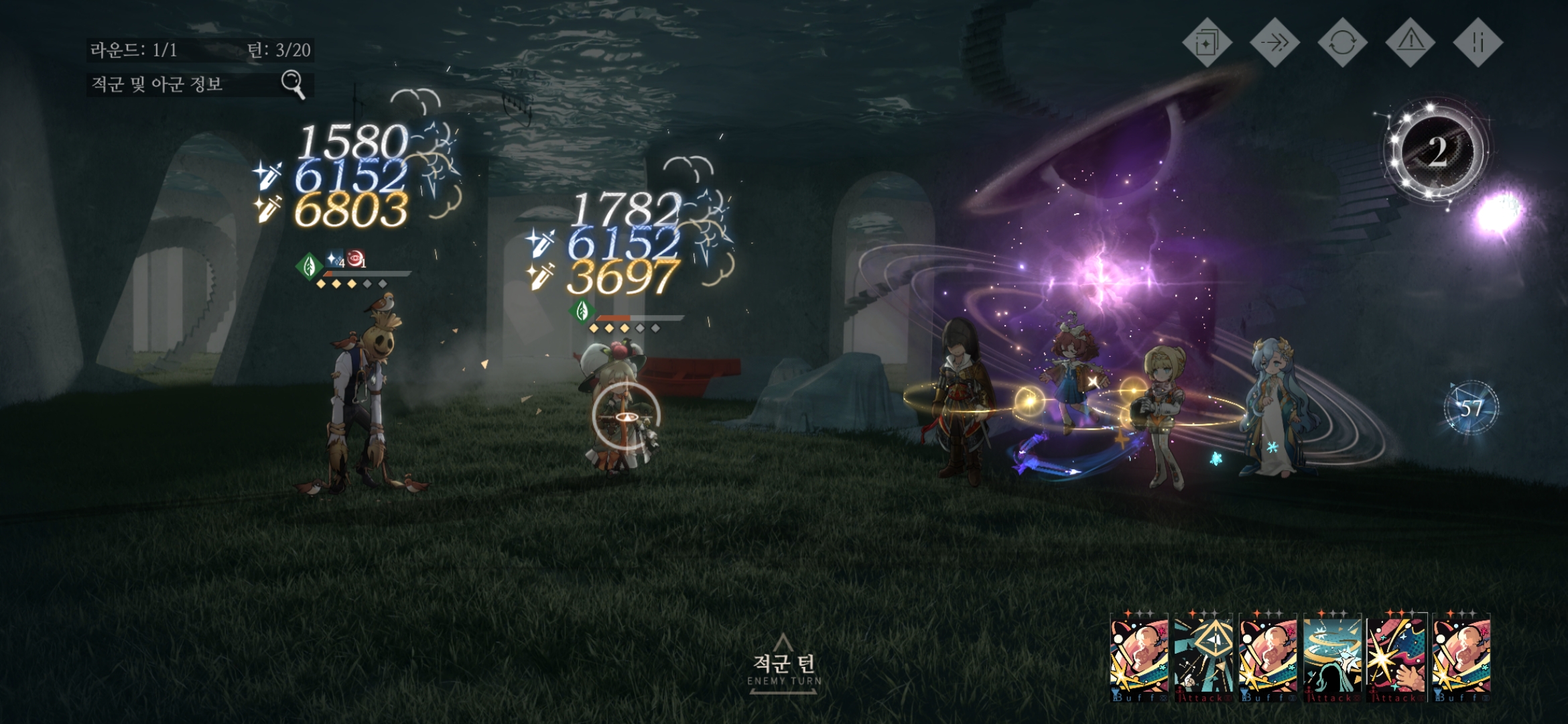Select the diamond prism Attack card
The height and width of the screenshot is (724, 1568).
(x=1203, y=657)
